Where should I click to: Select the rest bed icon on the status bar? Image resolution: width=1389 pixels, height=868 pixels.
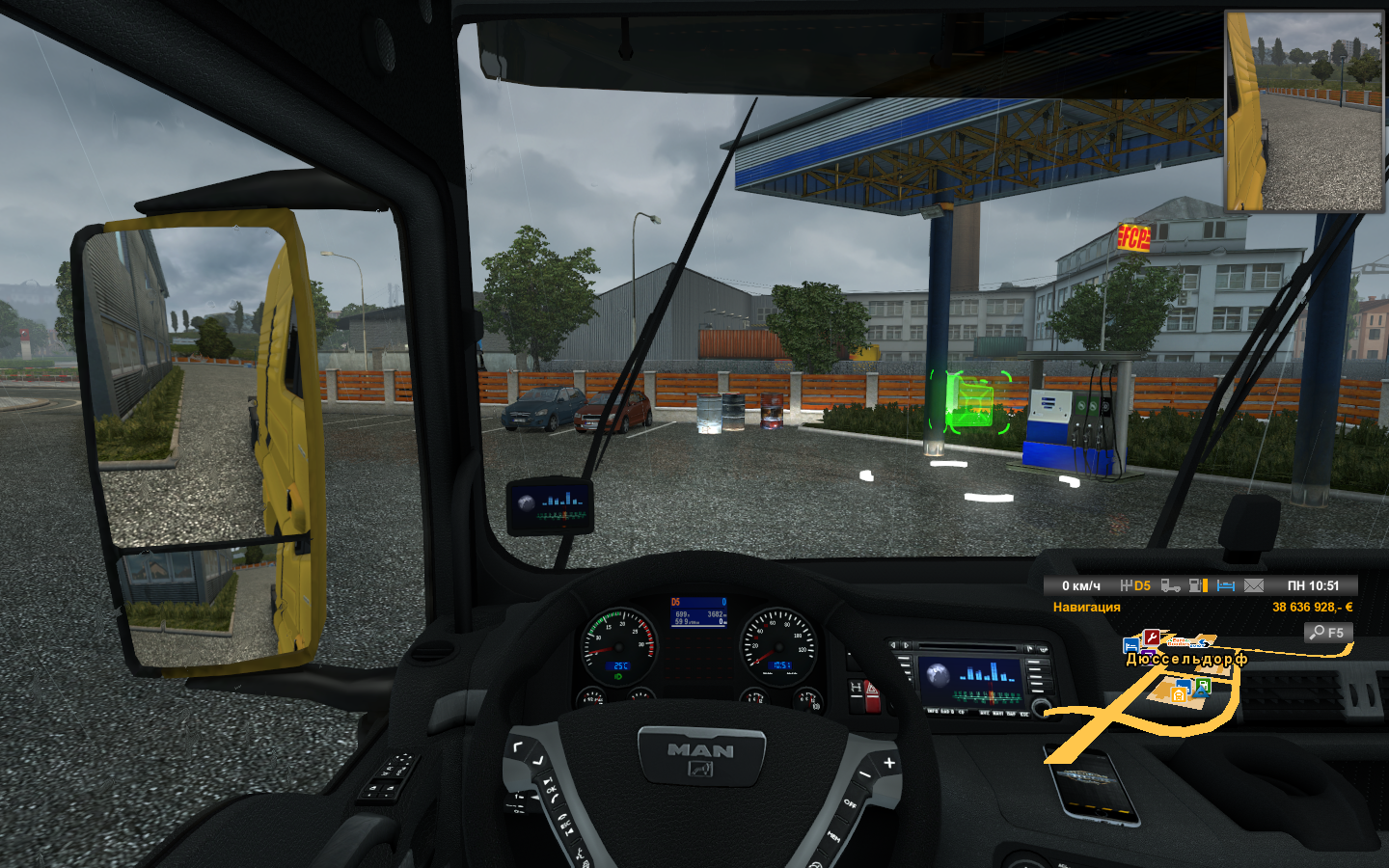(1225, 585)
